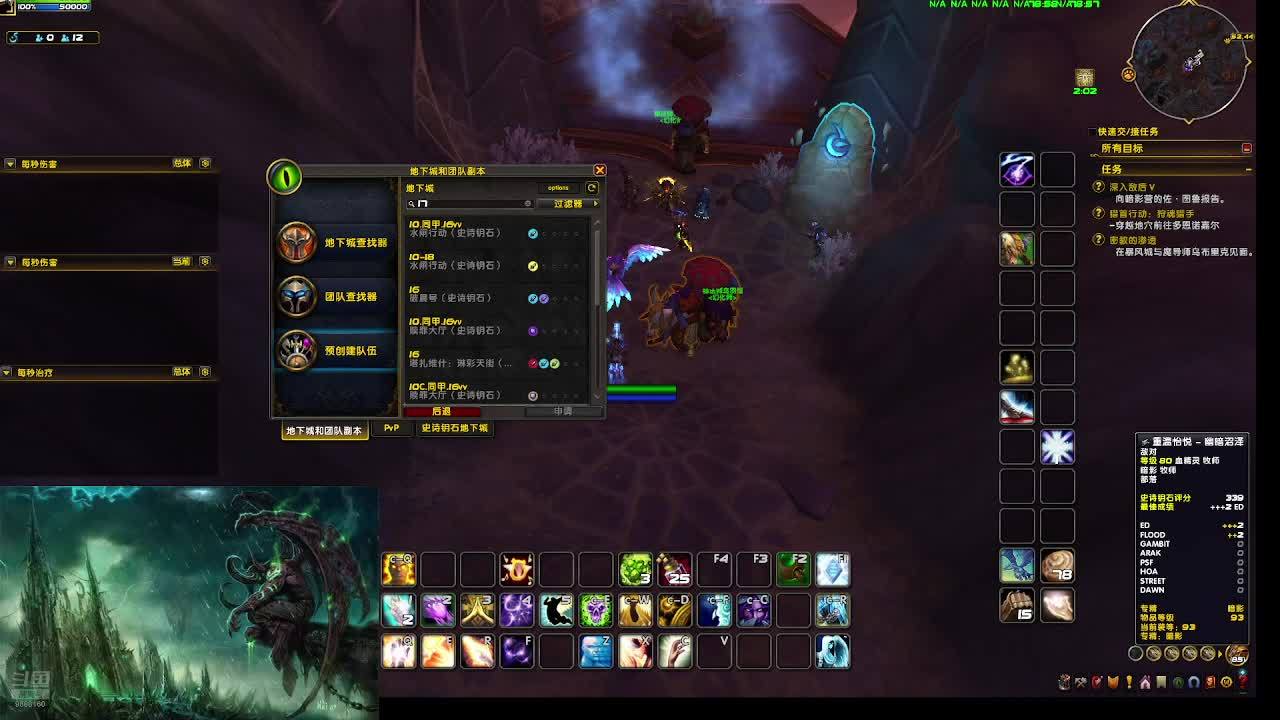Screen dimensions: 1280x720
Task: Go back with the red 后退 button
Action: [x=442, y=411]
